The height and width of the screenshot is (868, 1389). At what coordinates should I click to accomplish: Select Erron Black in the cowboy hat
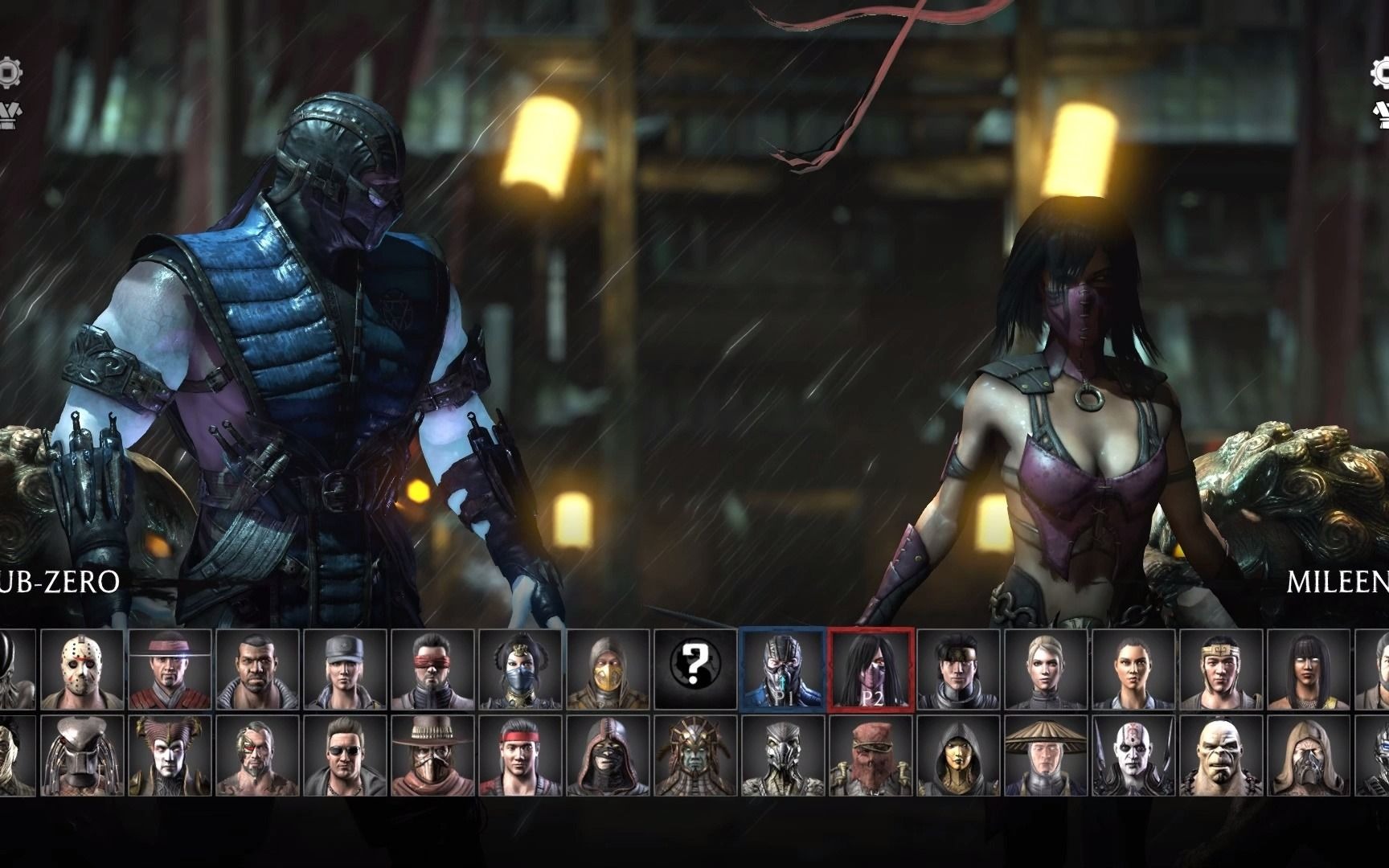[433, 756]
